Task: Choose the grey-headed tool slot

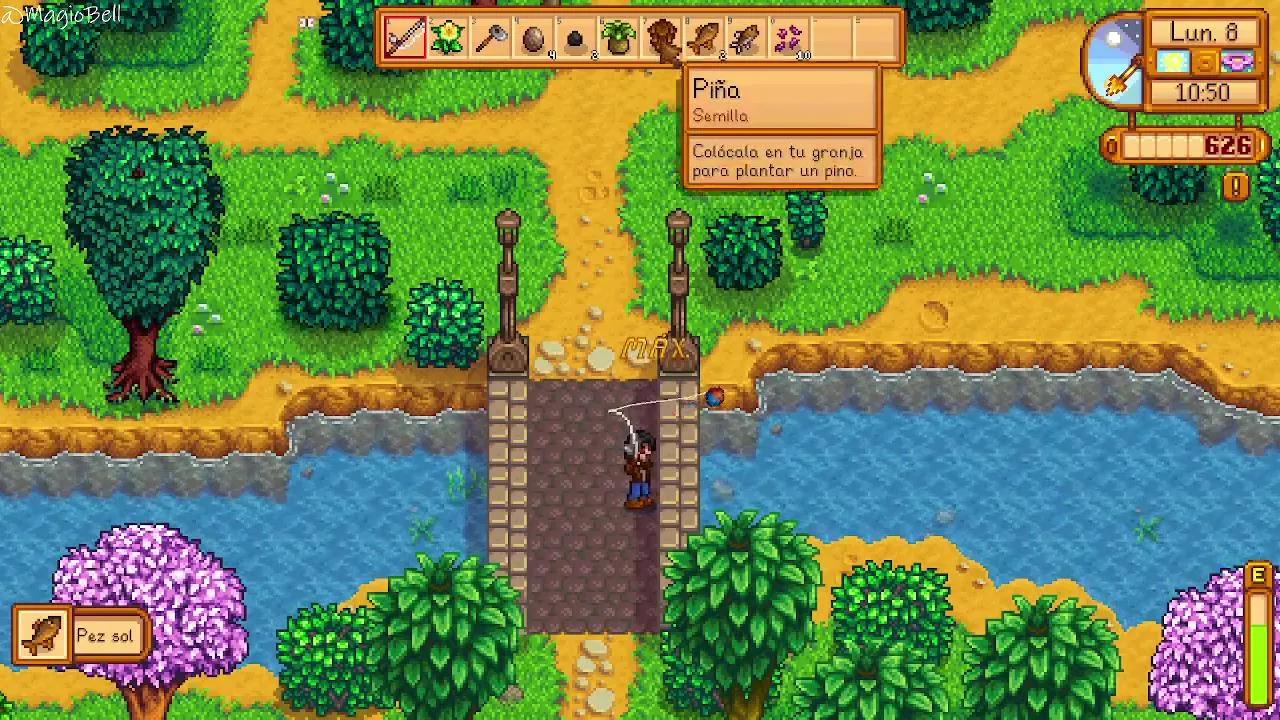Action: (x=491, y=39)
